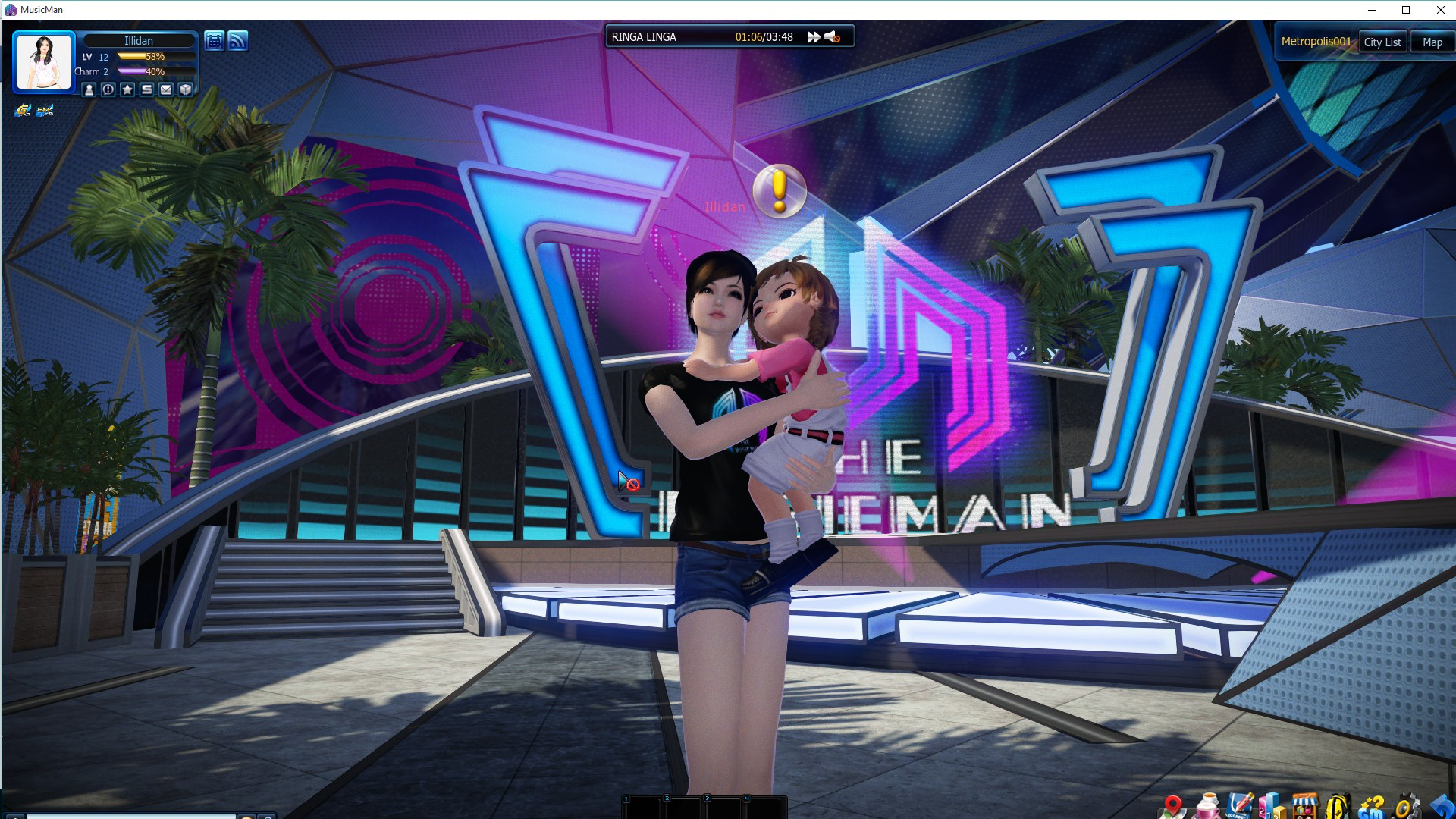
Task: Open the exclamation bubble icon
Action: [108, 89]
